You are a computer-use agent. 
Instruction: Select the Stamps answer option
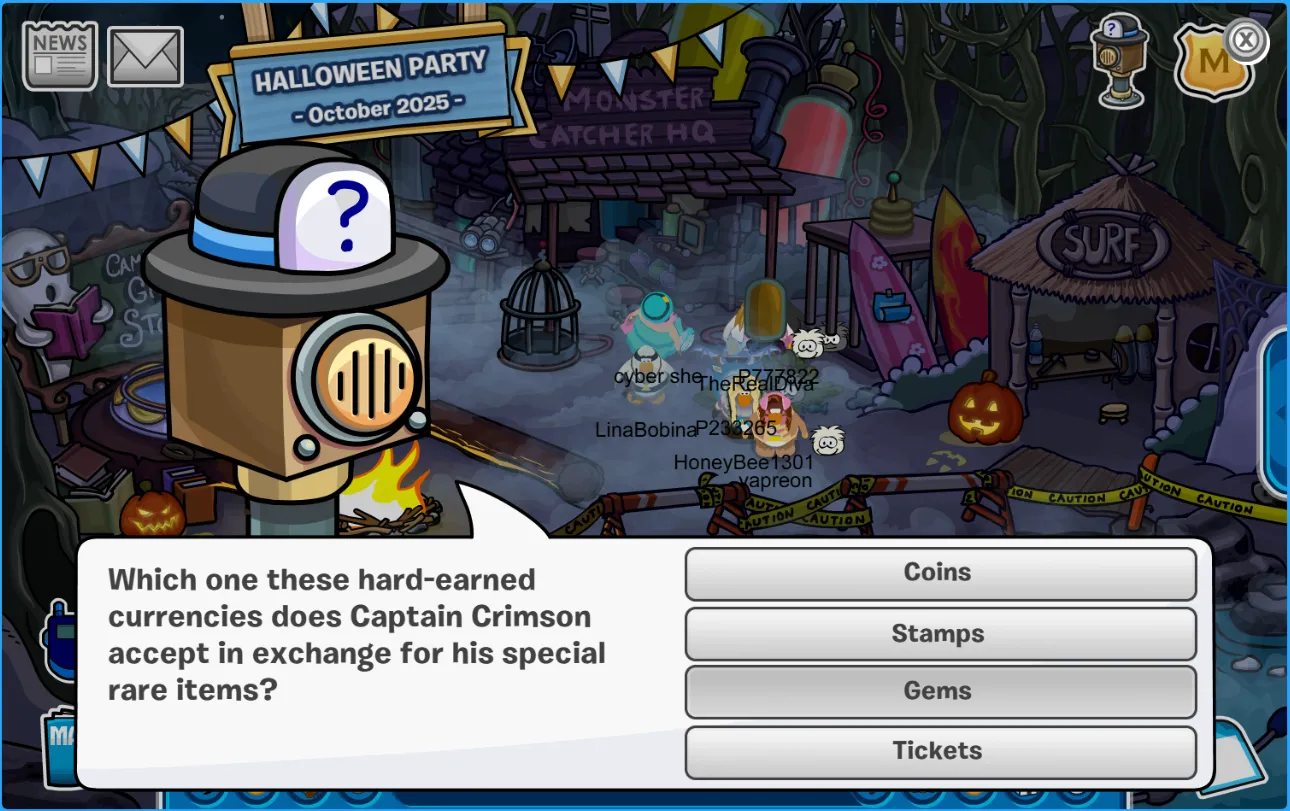click(940, 634)
